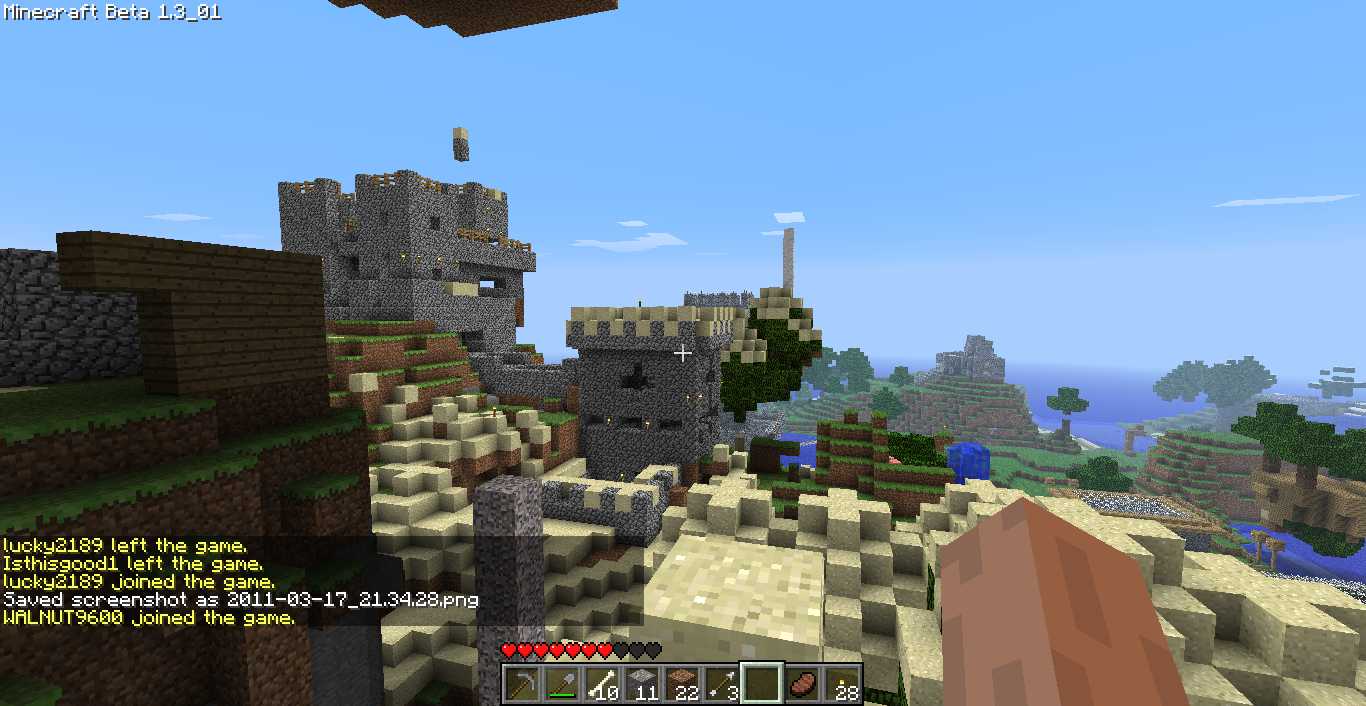Select the gray stone slab stack
Viewport: 1366px width, 706px height.
(642, 685)
